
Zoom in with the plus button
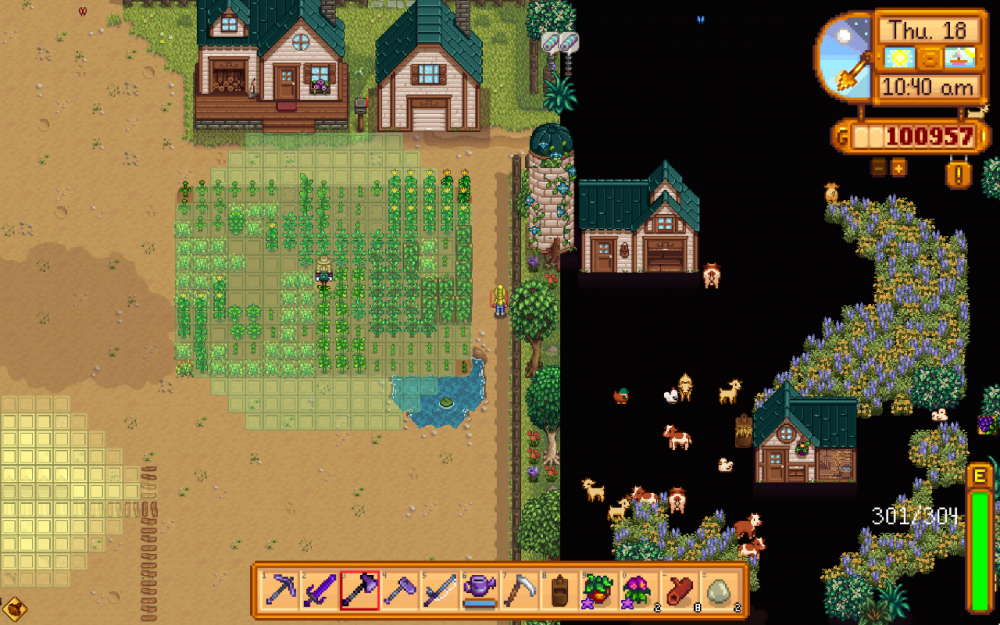[x=898, y=167]
